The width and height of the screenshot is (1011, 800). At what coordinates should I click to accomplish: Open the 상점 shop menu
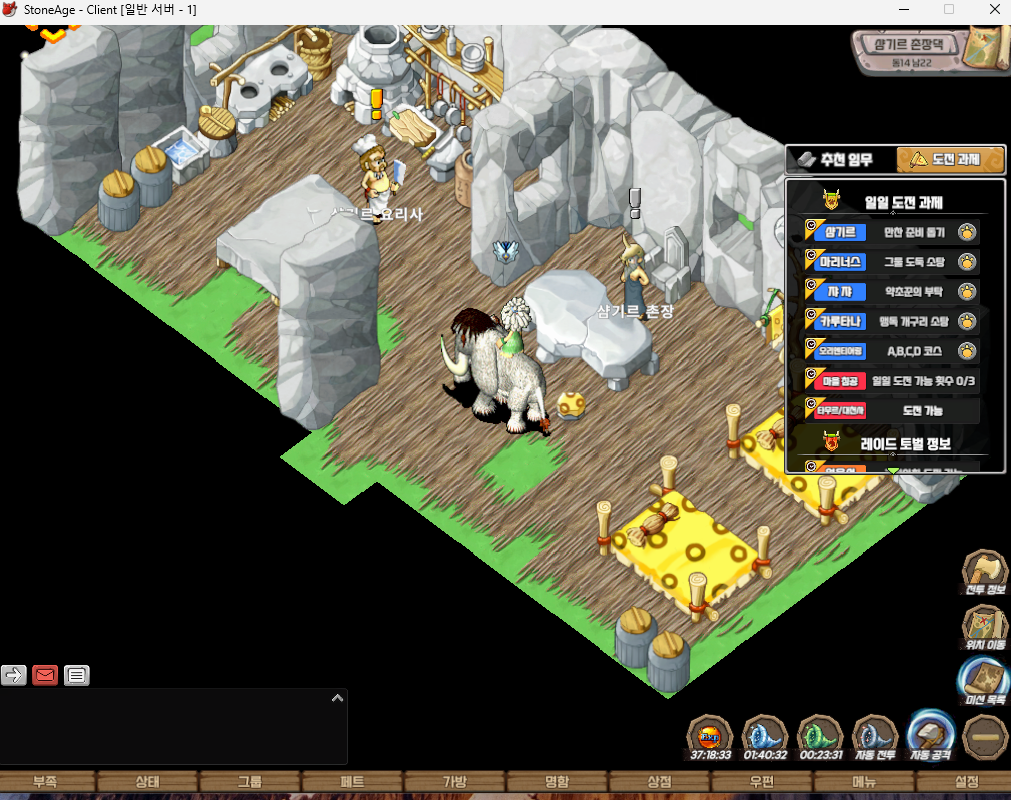(659, 781)
